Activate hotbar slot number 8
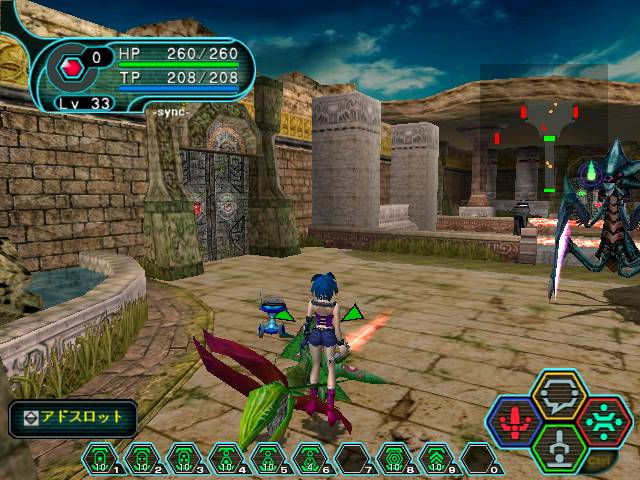The height and width of the screenshot is (480, 640). pyautogui.click(x=393, y=459)
